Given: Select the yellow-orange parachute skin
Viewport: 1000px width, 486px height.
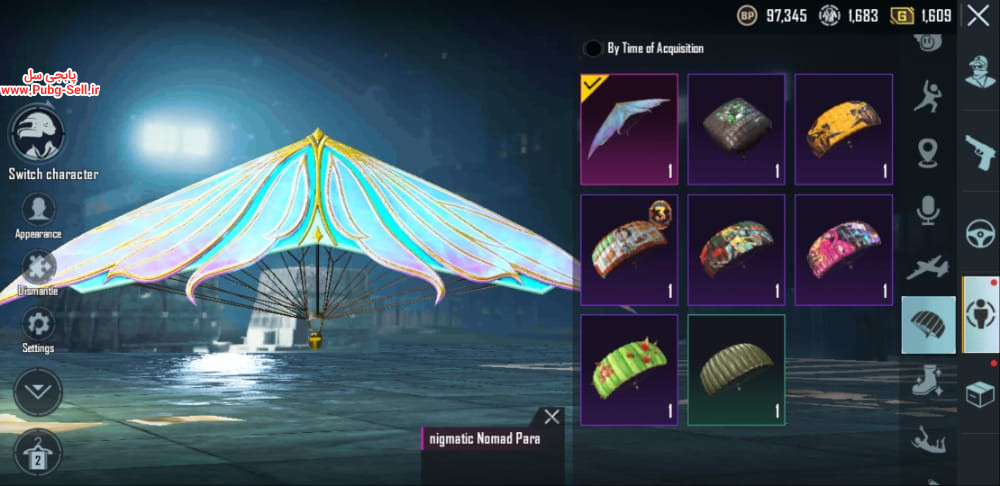Looking at the screenshot, I should coord(843,129).
